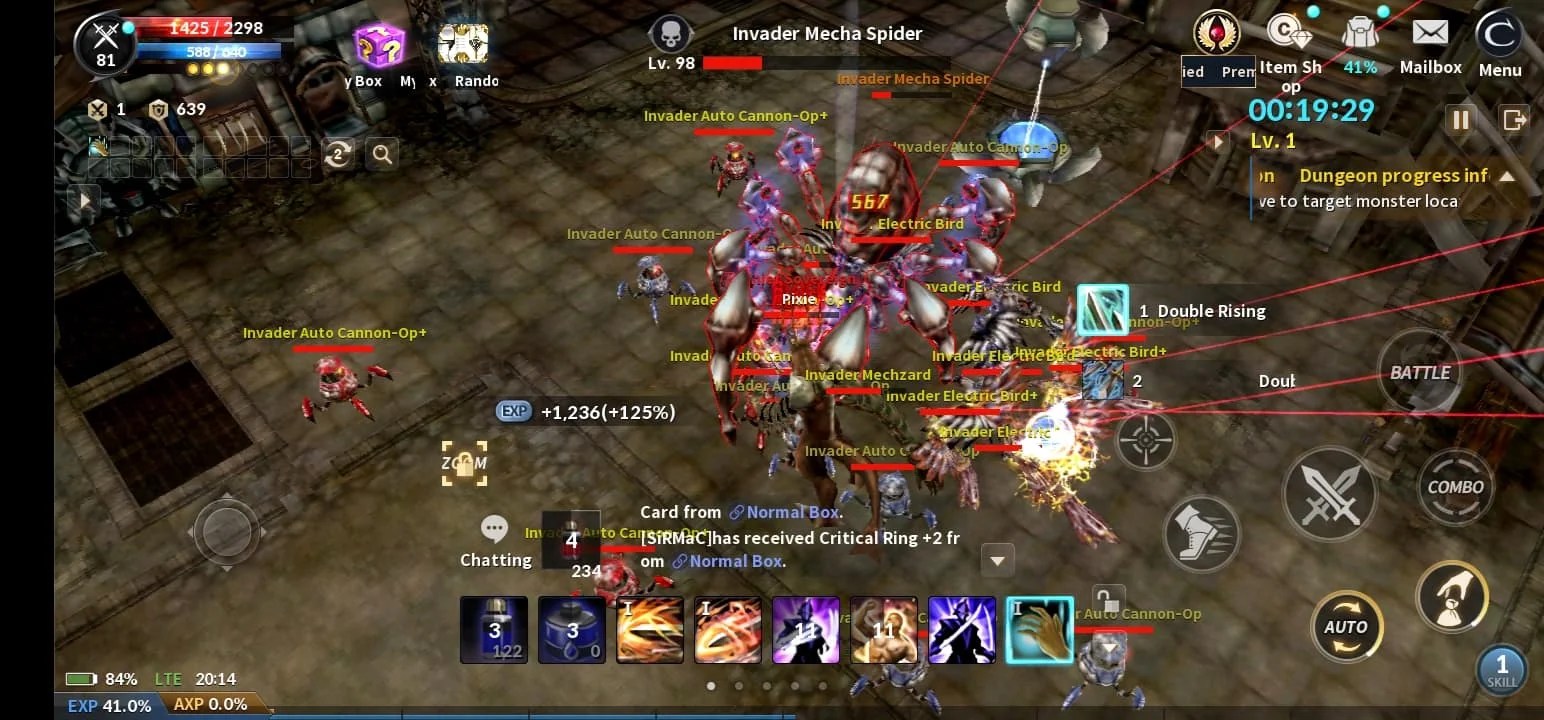This screenshot has width=1544, height=720.
Task: Tap the Double Rising skill thumbnail
Action: click(x=1103, y=311)
